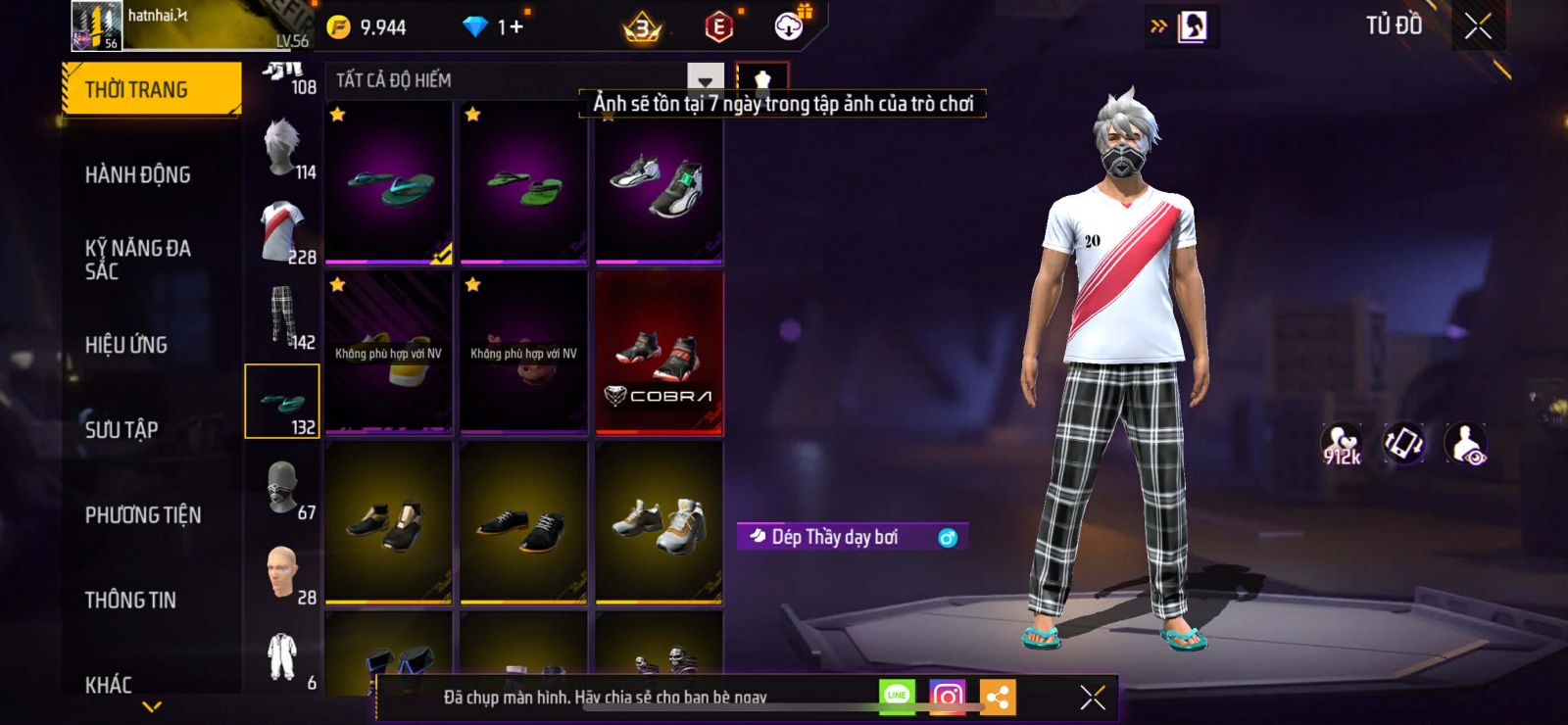Select the COBRA red shoes item

tap(659, 354)
